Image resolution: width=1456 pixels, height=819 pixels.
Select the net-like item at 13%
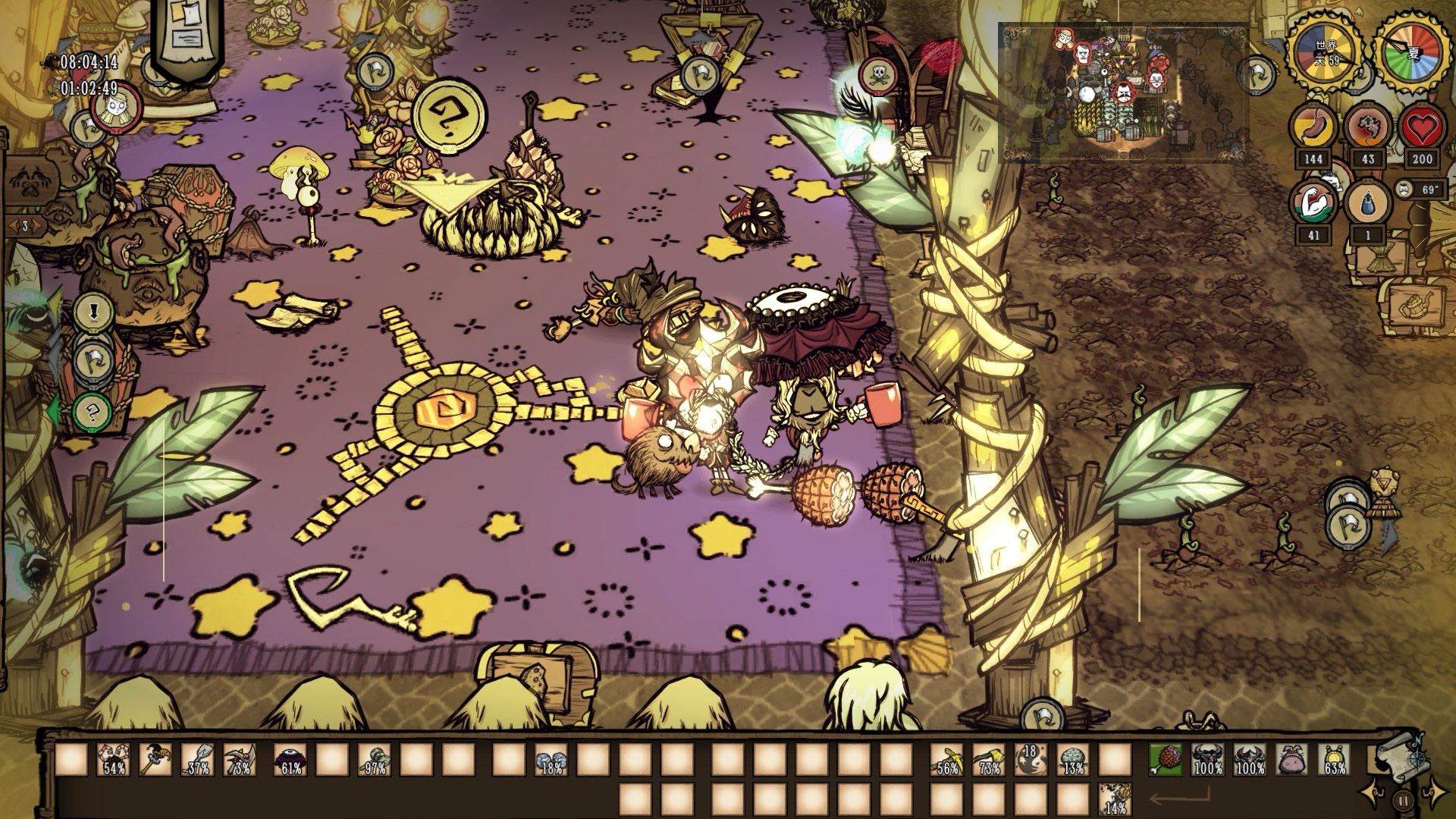coord(1072,759)
